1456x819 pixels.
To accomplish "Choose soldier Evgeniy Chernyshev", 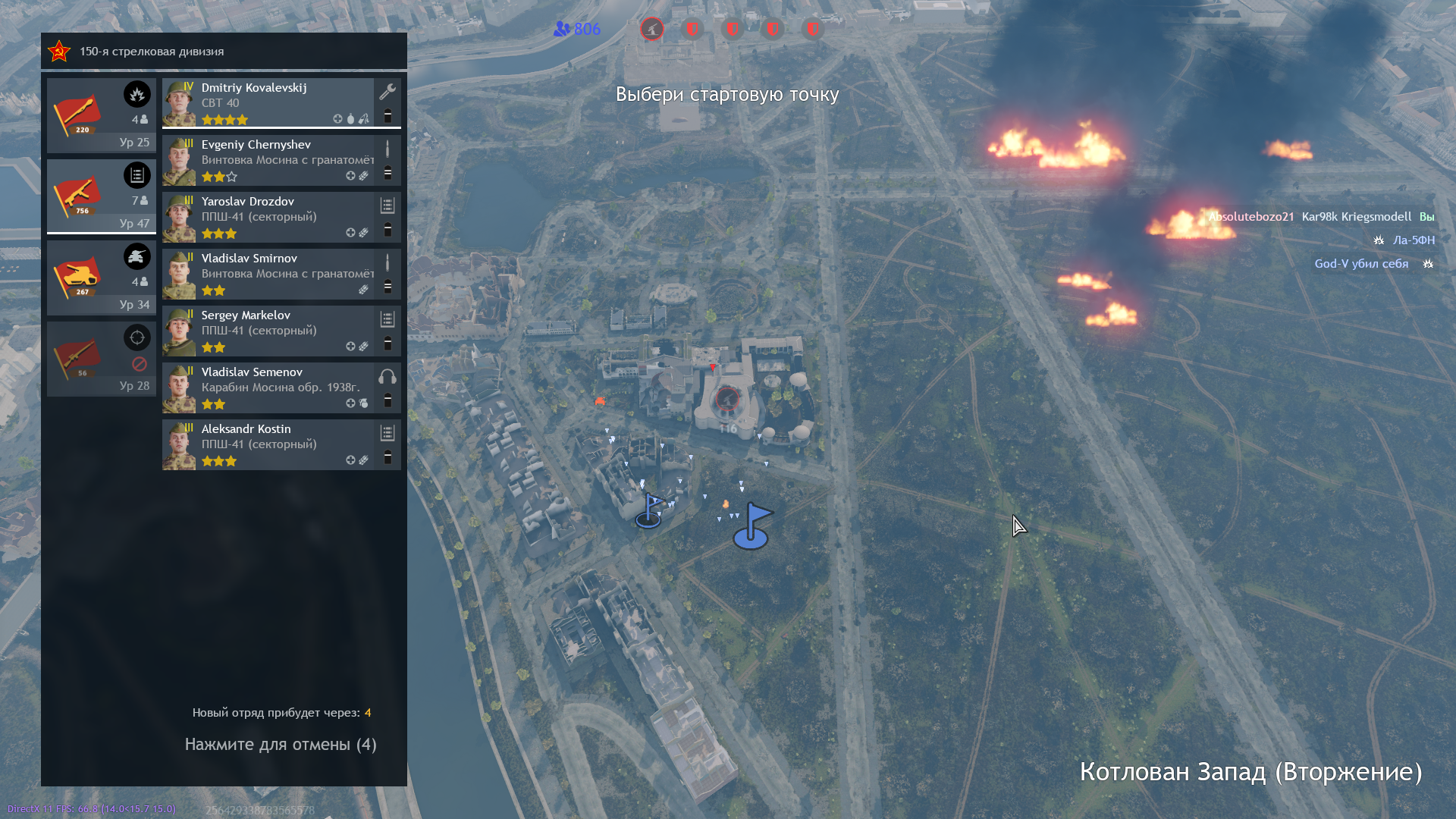I will pos(281,160).
